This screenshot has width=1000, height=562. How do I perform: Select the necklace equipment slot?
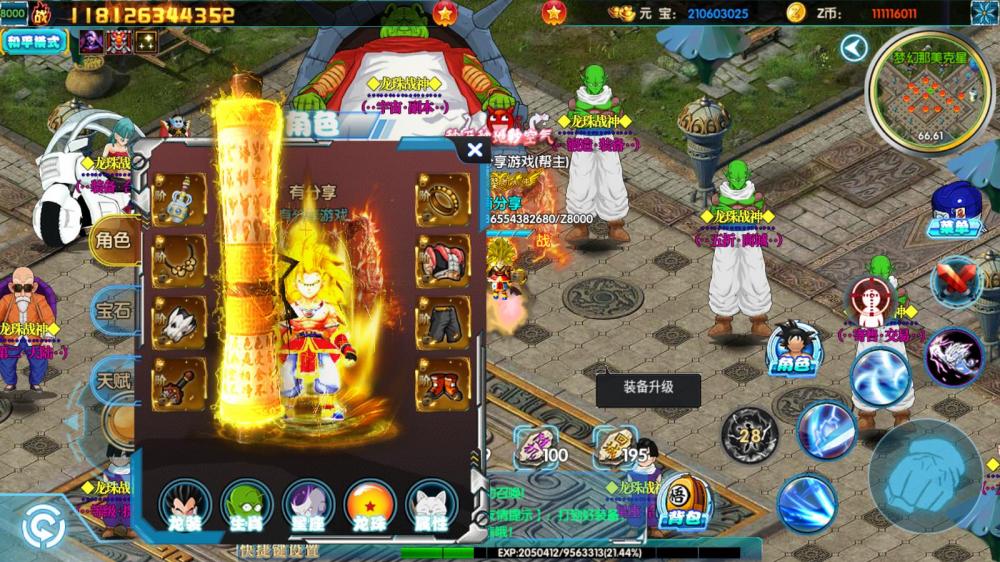[179, 260]
